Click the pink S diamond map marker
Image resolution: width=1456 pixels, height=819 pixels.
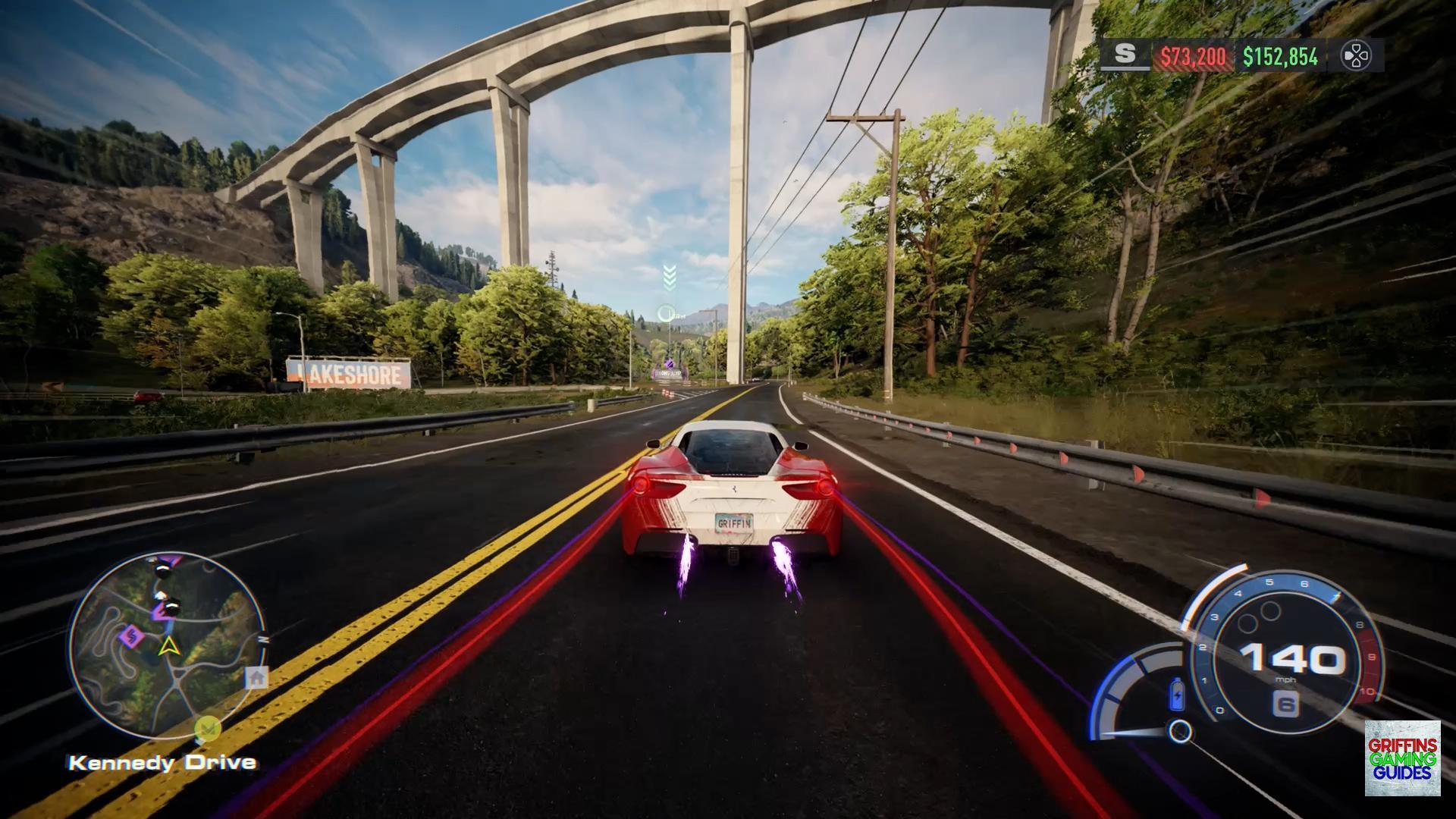132,635
